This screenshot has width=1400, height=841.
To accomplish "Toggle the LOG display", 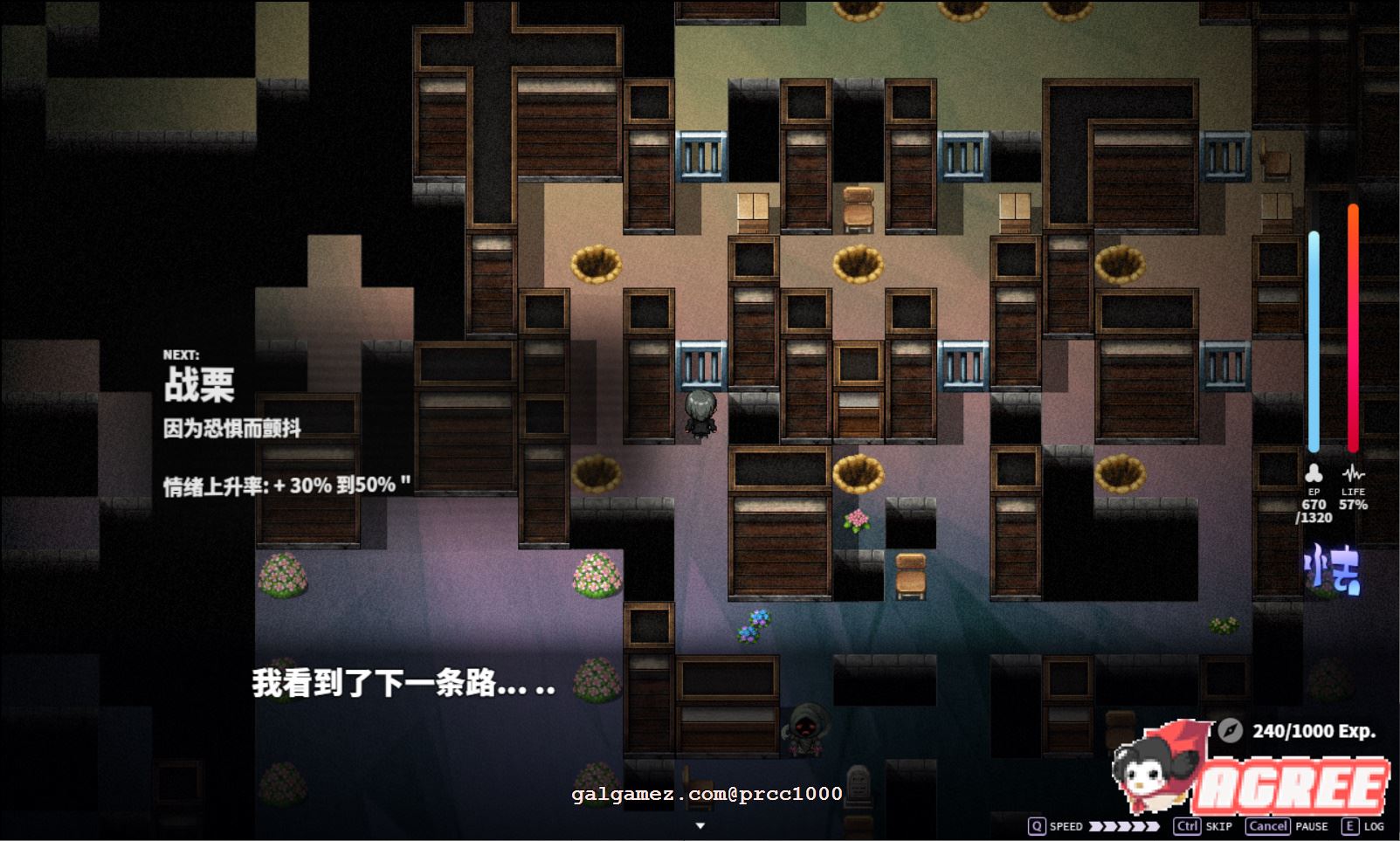I will tap(1373, 826).
